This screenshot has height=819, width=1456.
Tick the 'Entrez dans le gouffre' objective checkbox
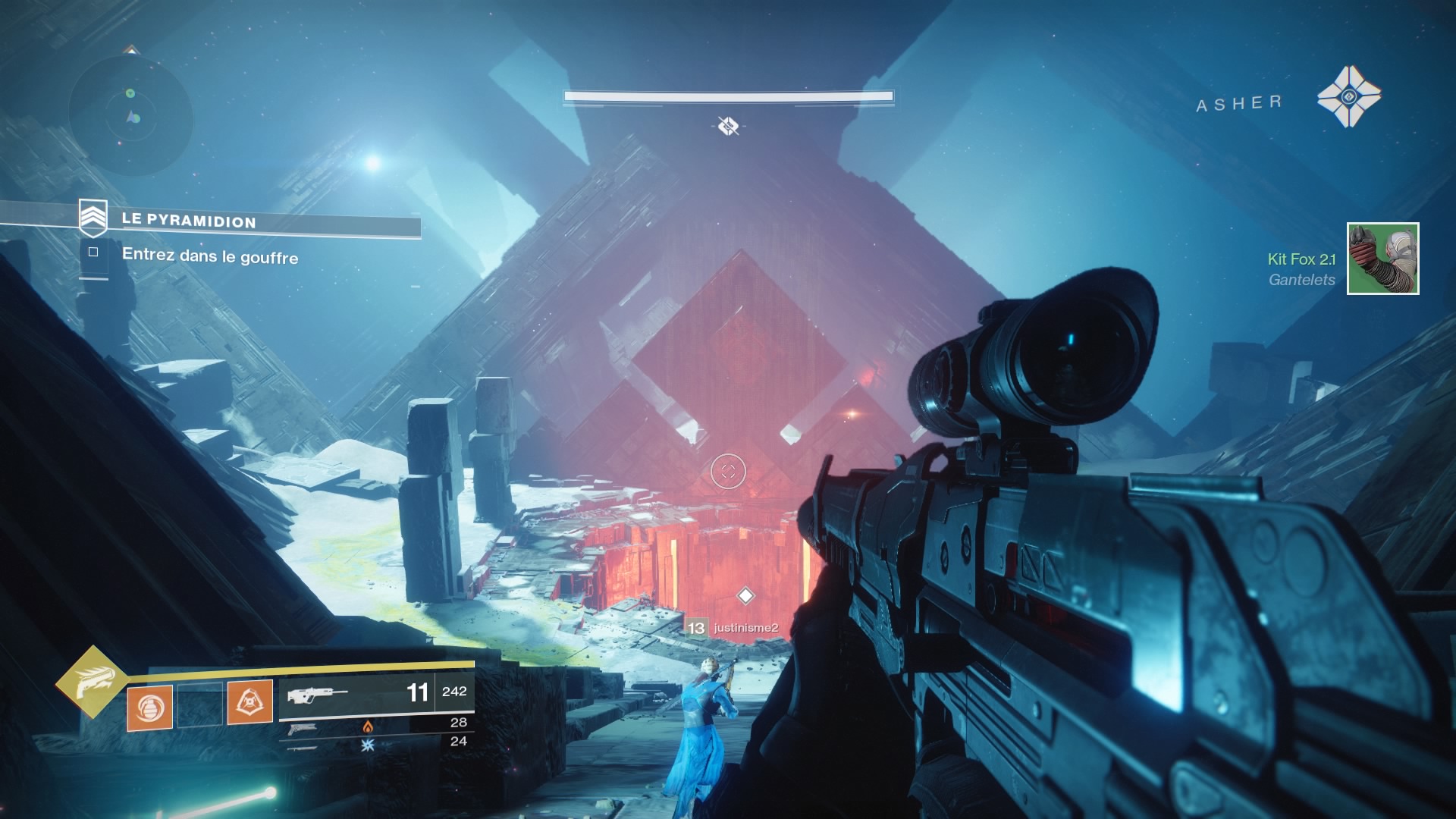click(93, 253)
